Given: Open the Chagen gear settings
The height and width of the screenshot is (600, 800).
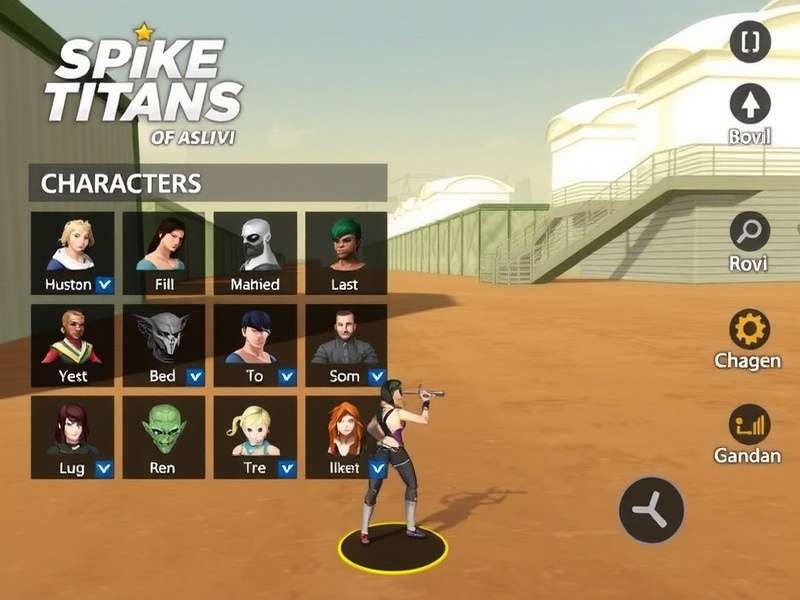Looking at the screenshot, I should click(750, 329).
